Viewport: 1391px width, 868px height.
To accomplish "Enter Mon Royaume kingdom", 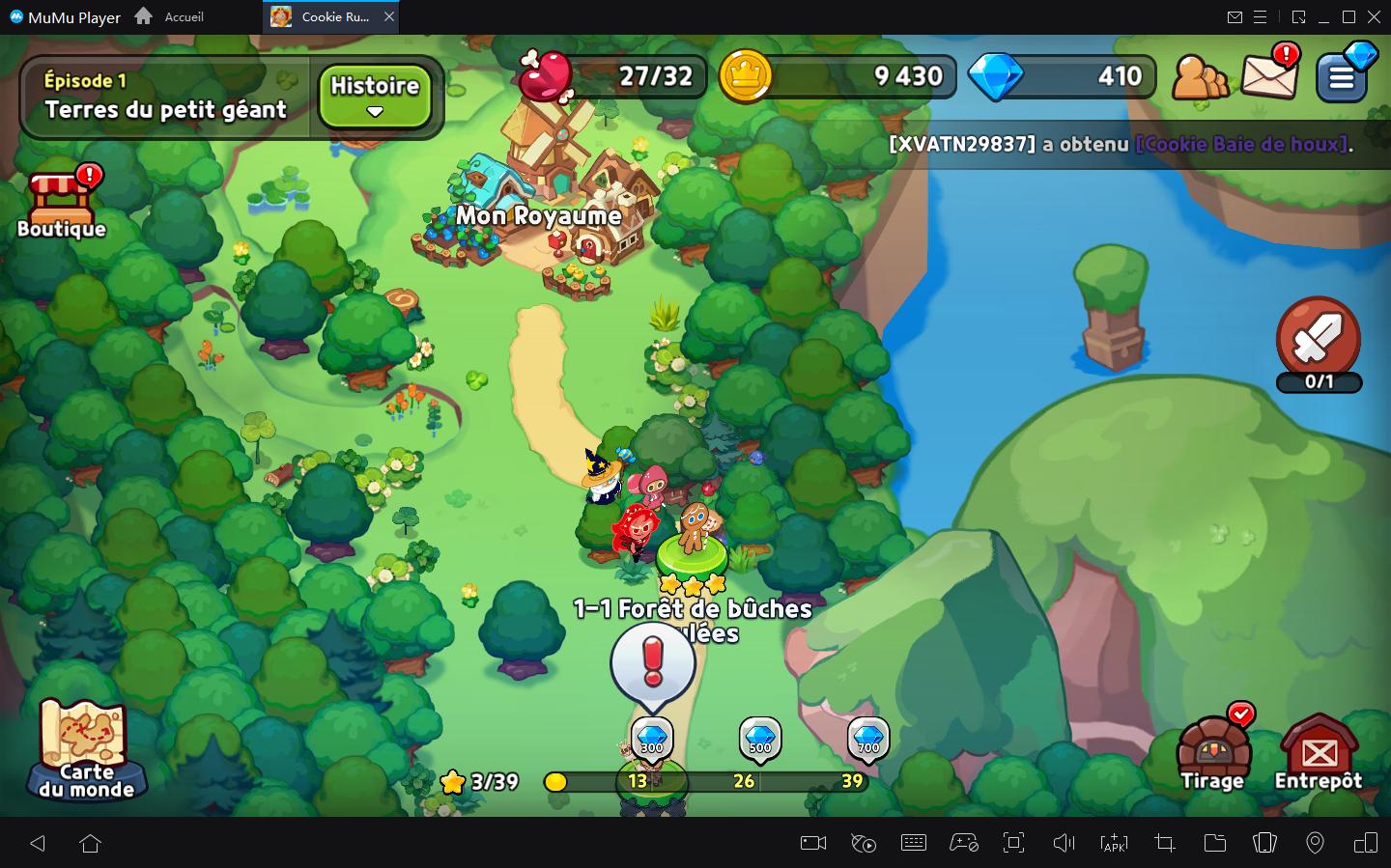I will pos(539,215).
